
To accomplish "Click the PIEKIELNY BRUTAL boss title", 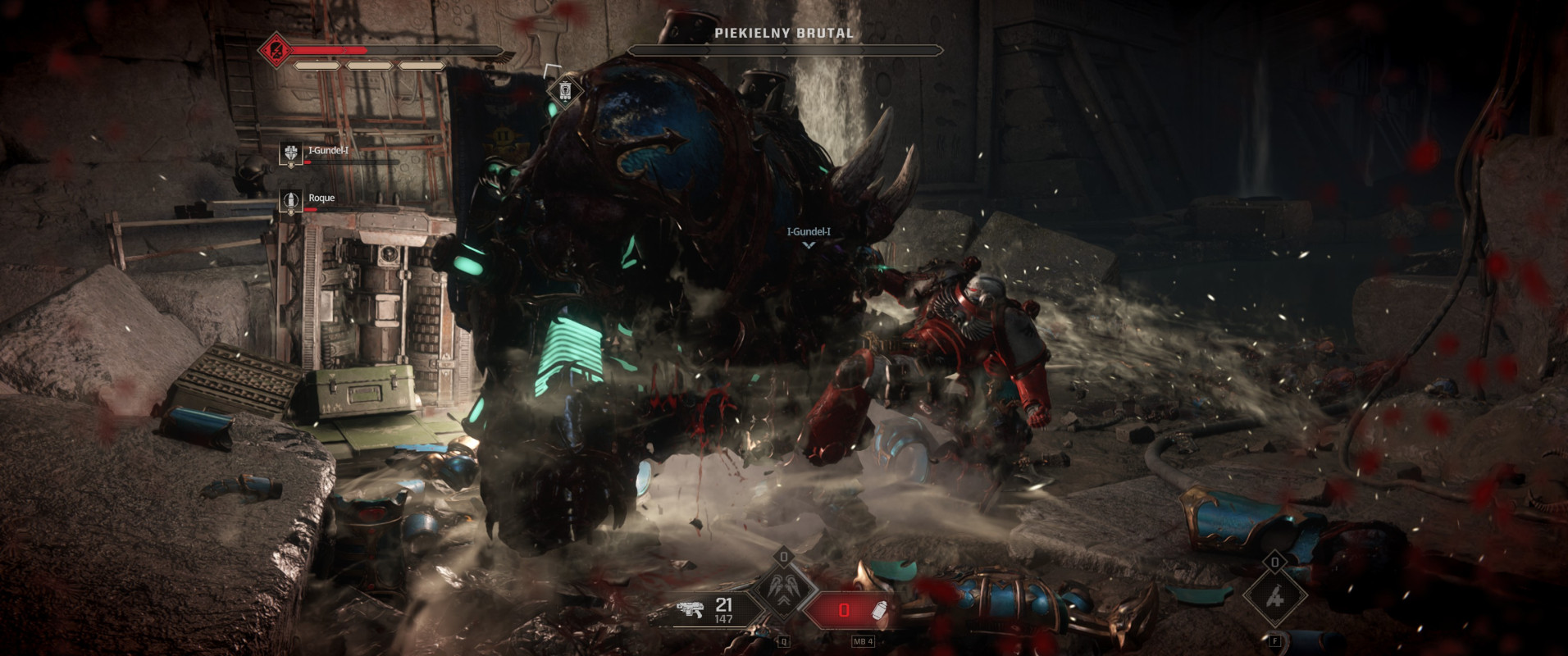I will click(782, 34).
